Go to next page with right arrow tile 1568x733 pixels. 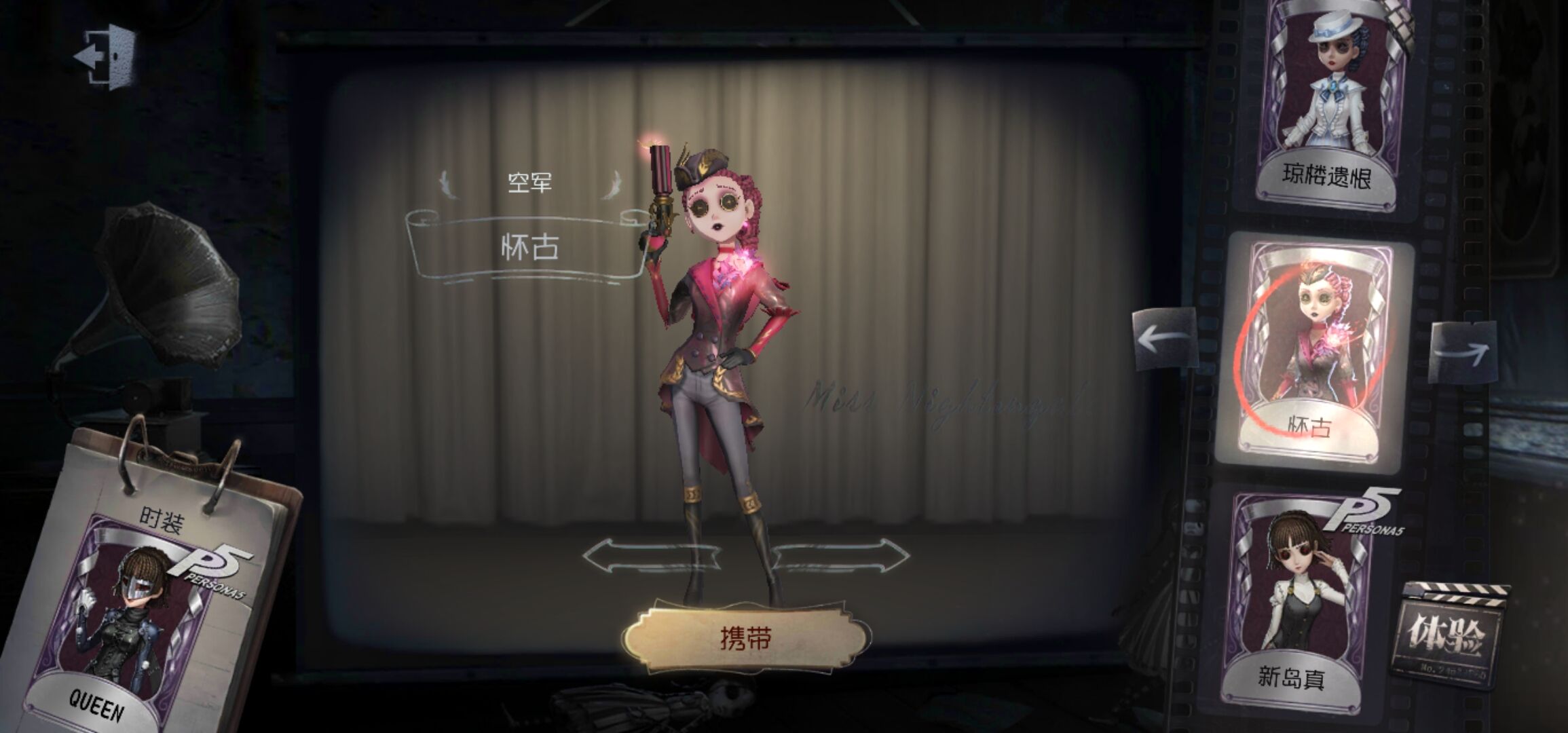pyautogui.click(x=1463, y=352)
